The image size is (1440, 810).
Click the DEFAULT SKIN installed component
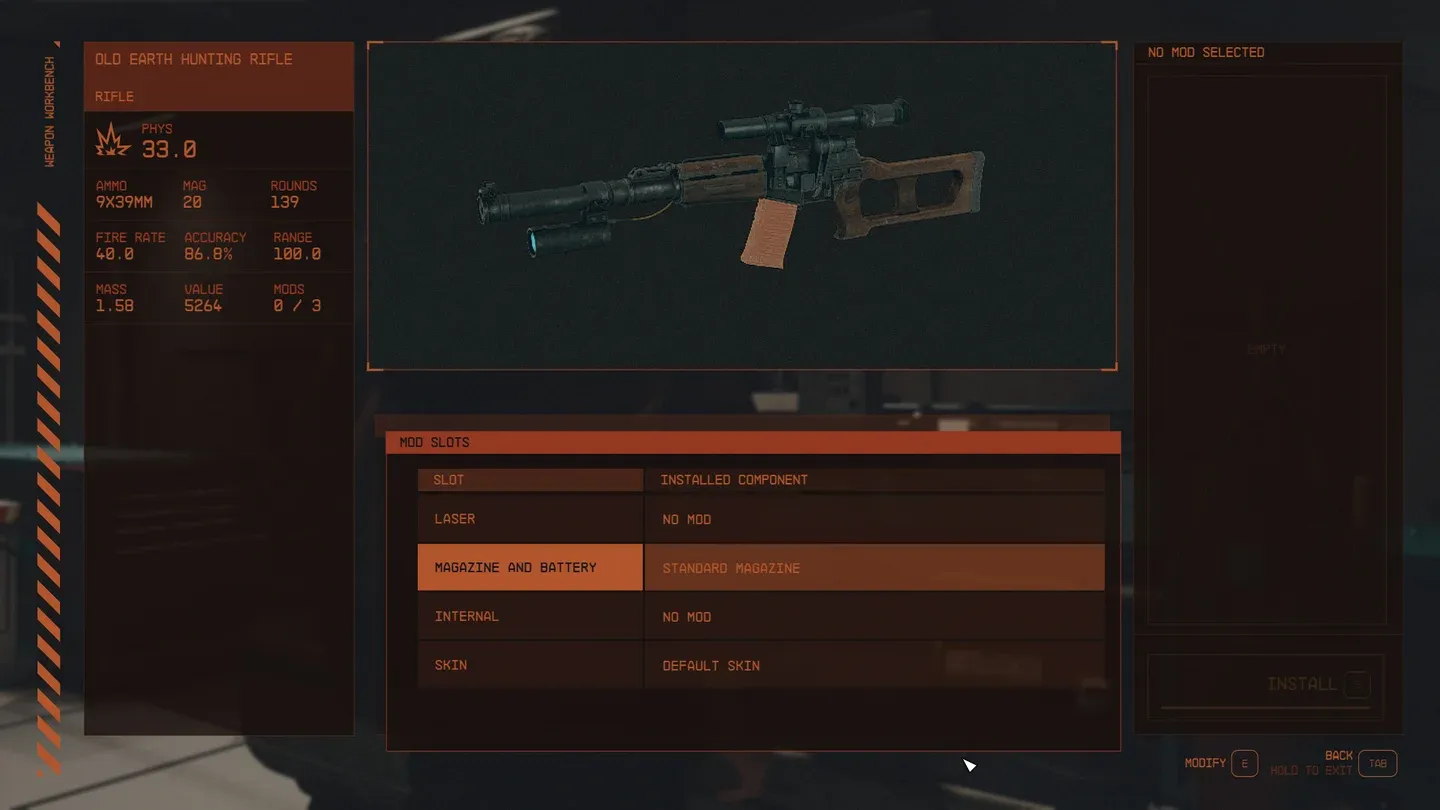point(710,665)
